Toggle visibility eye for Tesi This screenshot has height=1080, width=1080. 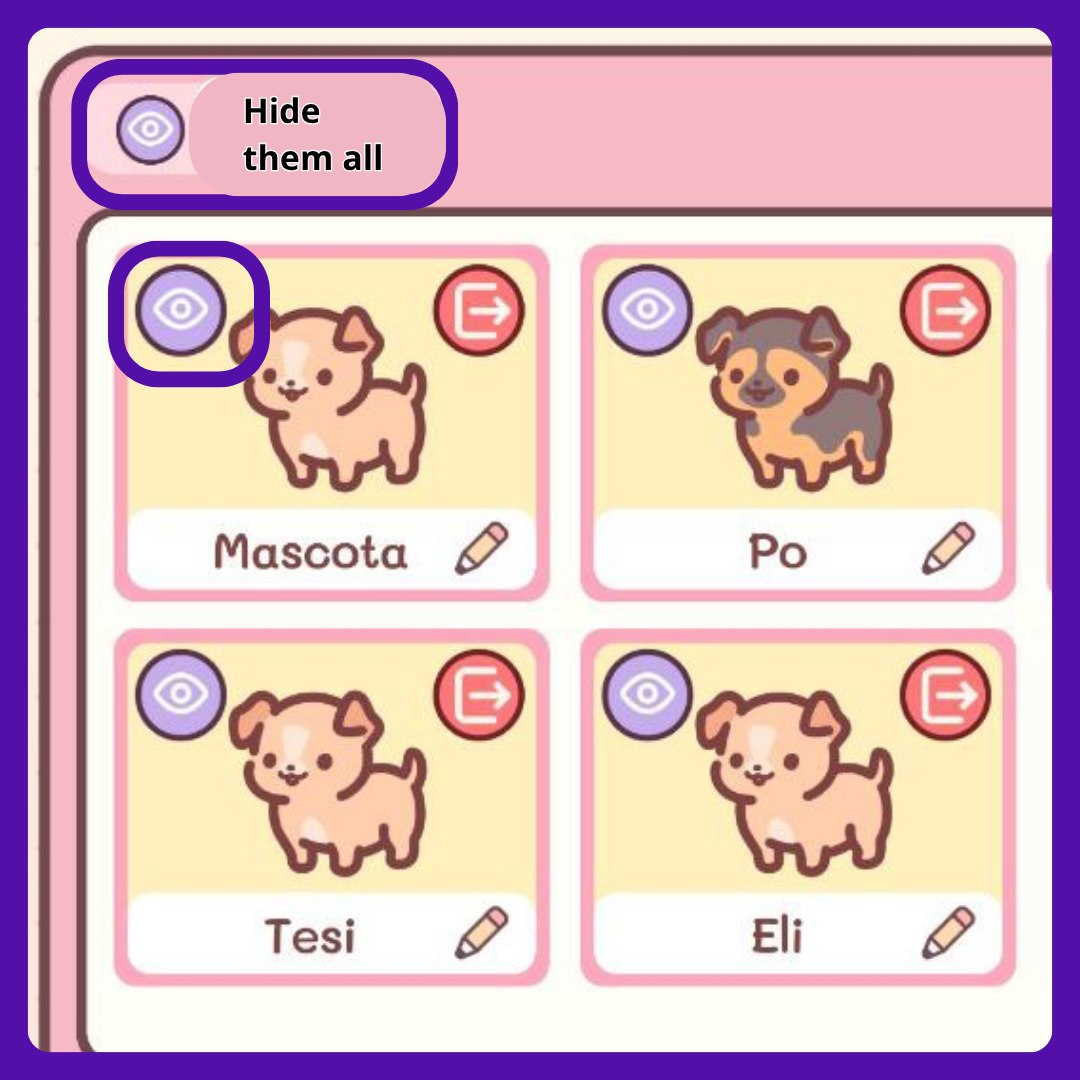point(181,695)
